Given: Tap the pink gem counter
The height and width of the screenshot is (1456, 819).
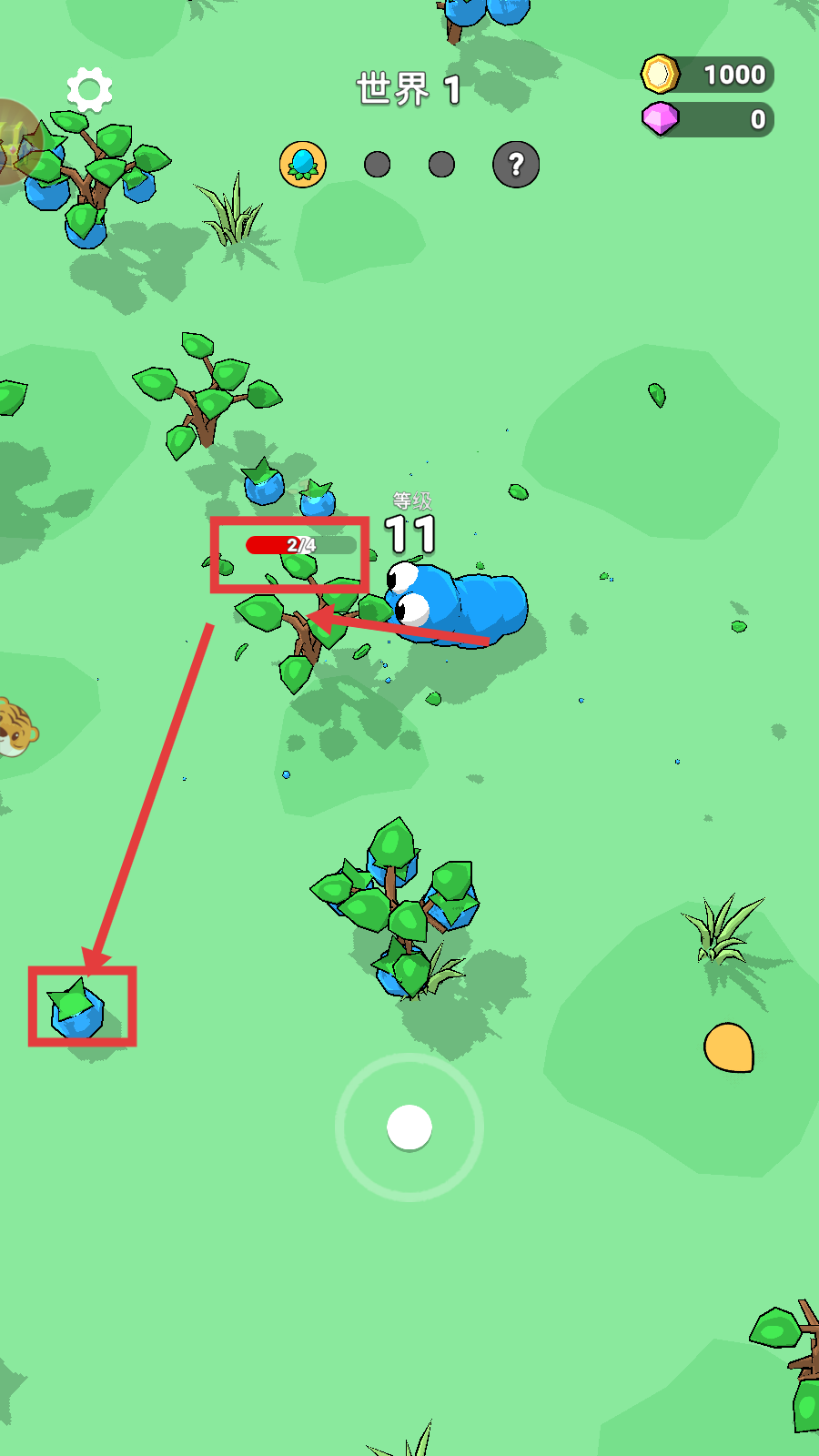Looking at the screenshot, I should tap(708, 119).
